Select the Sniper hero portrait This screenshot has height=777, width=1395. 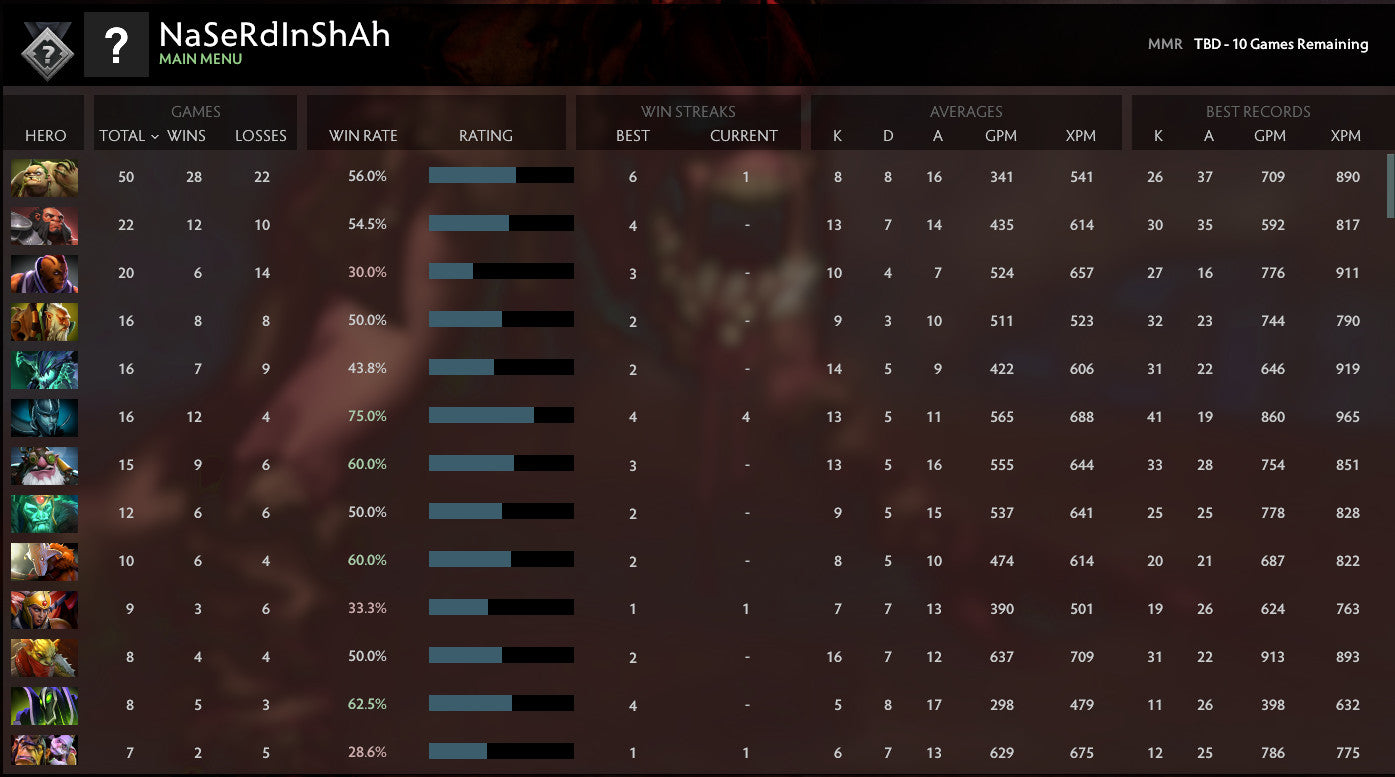[44, 465]
